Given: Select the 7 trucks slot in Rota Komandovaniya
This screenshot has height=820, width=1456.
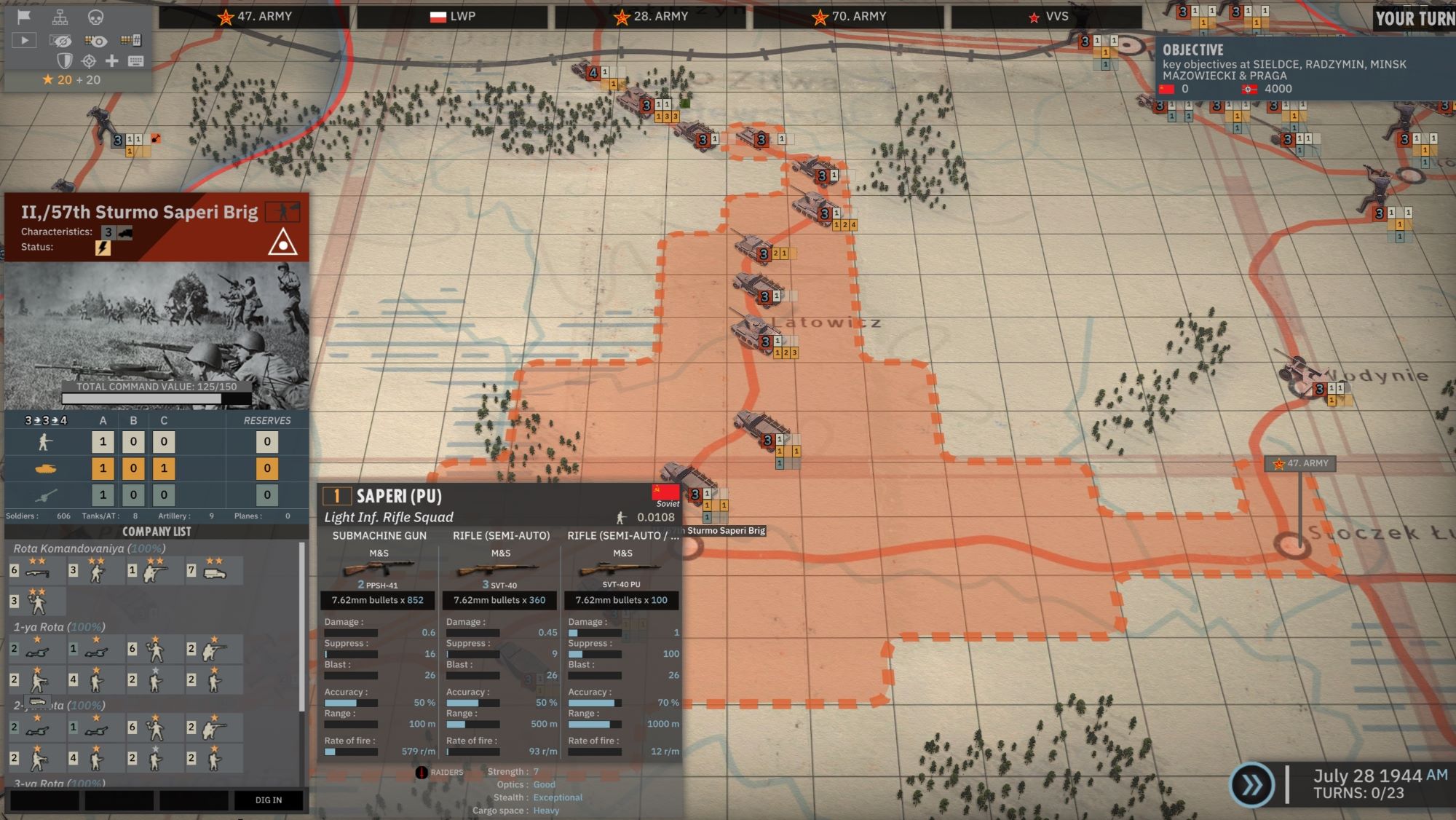Looking at the screenshot, I should [x=214, y=571].
